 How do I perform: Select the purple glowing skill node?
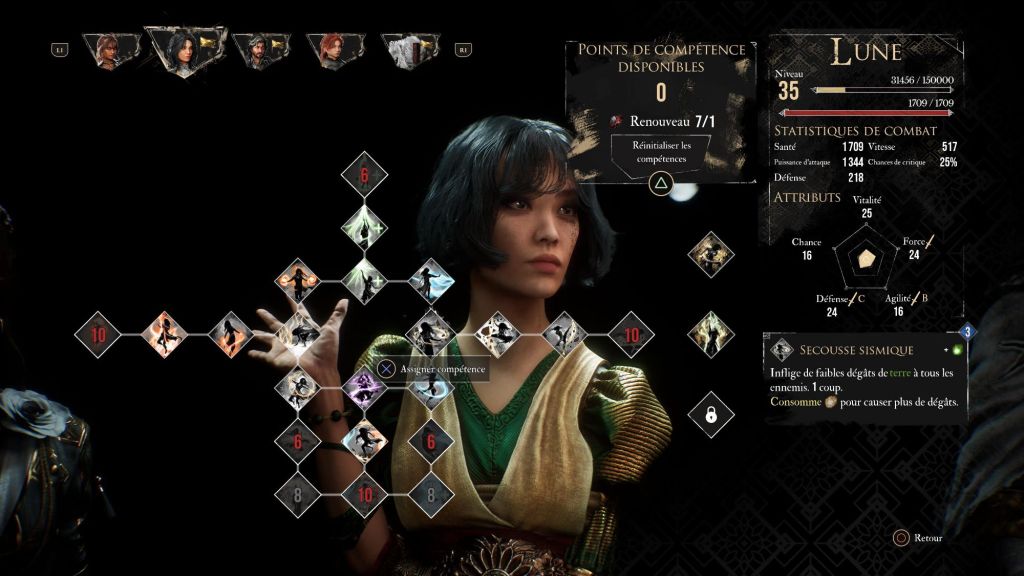pos(364,386)
